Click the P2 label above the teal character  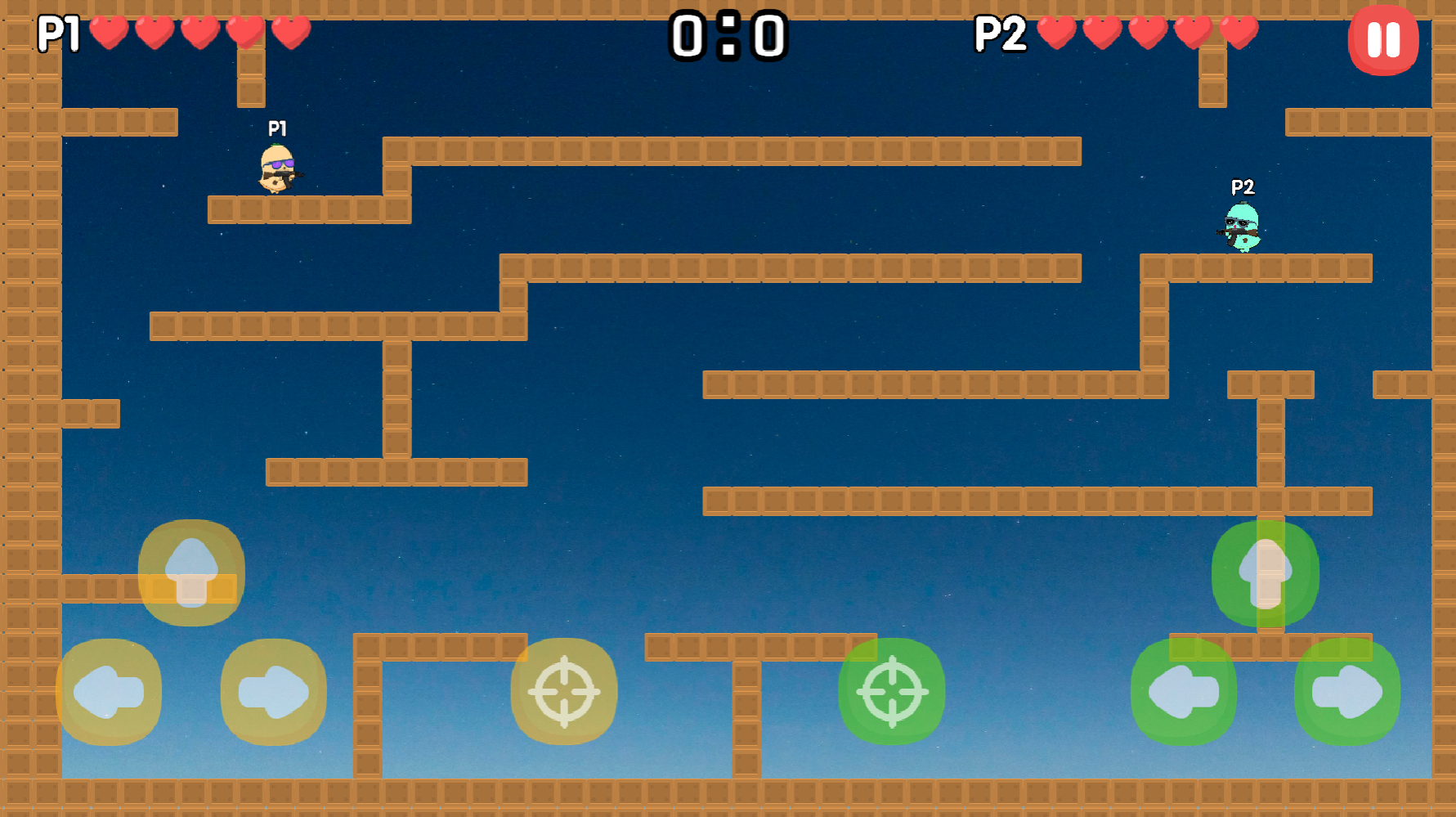(x=1244, y=188)
